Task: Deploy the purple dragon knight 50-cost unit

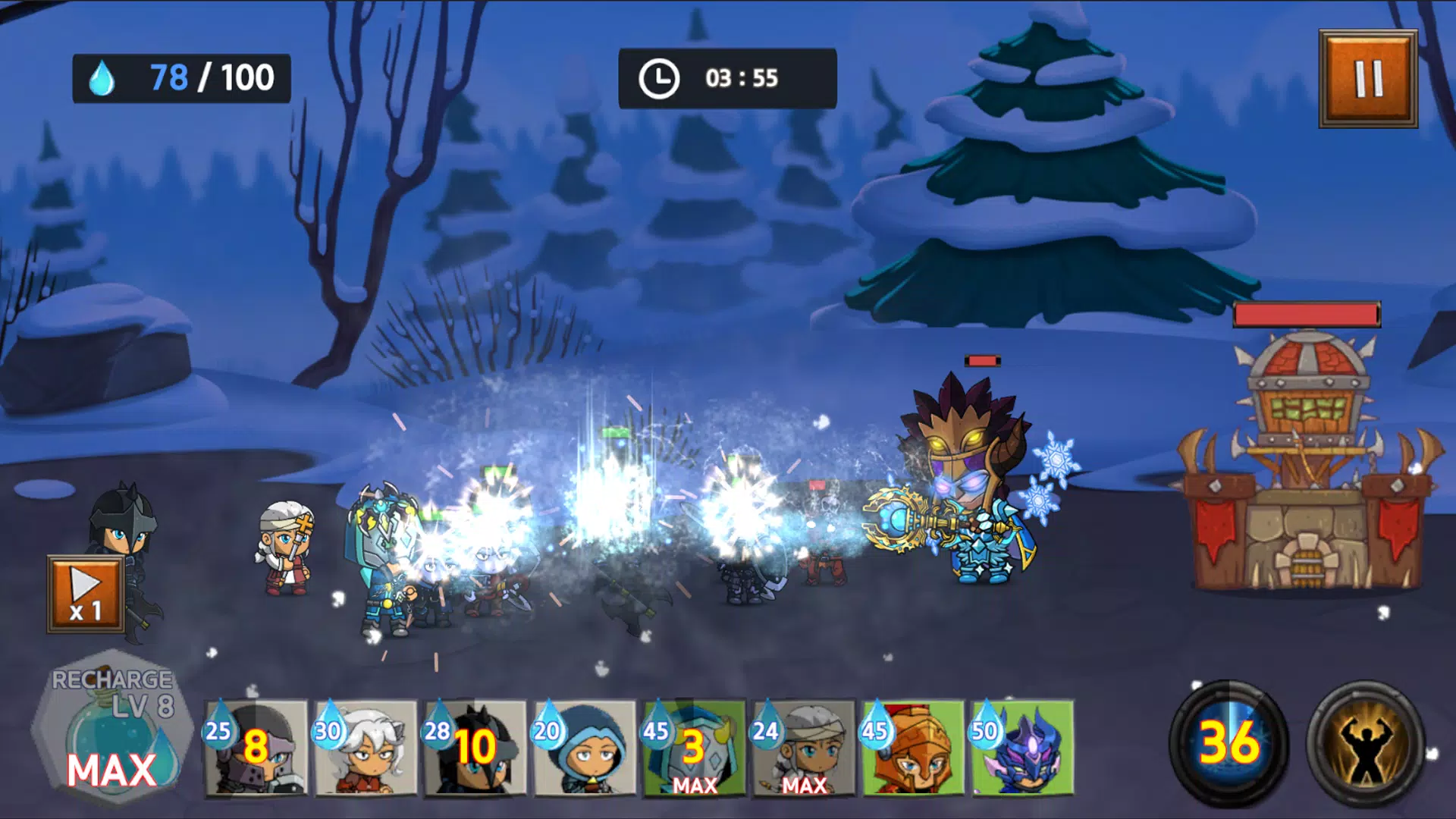Action: [x=1021, y=748]
